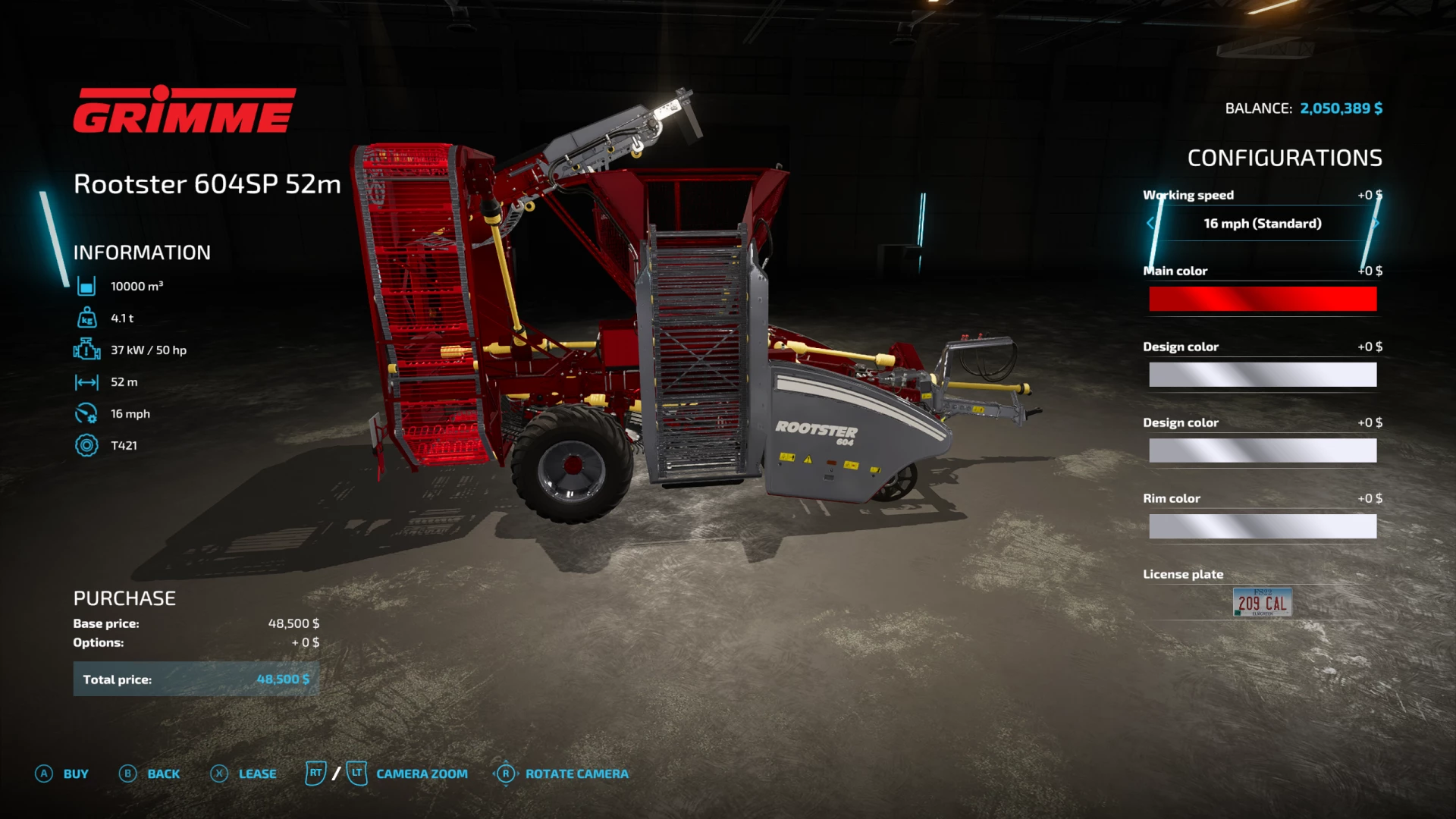The width and height of the screenshot is (1456, 819).
Task: Click the 16 mph (Standard) speed field
Action: point(1262,223)
